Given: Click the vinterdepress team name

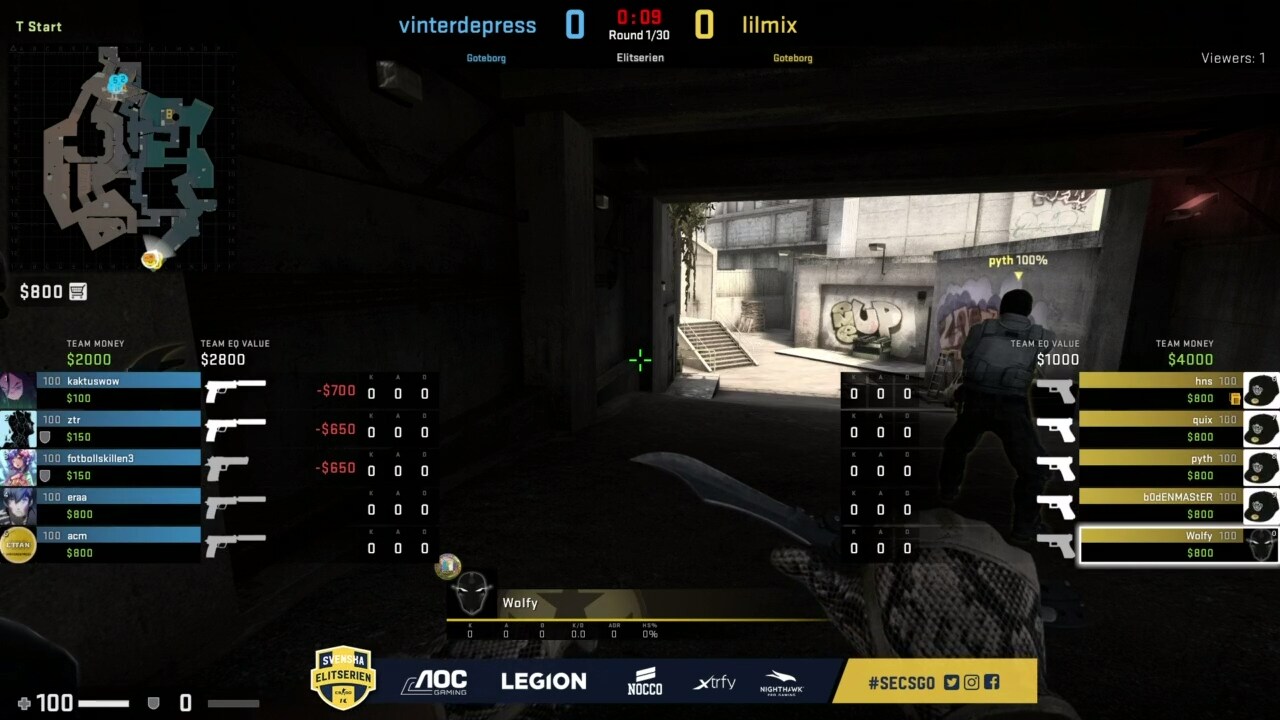Looking at the screenshot, I should pyautogui.click(x=467, y=25).
